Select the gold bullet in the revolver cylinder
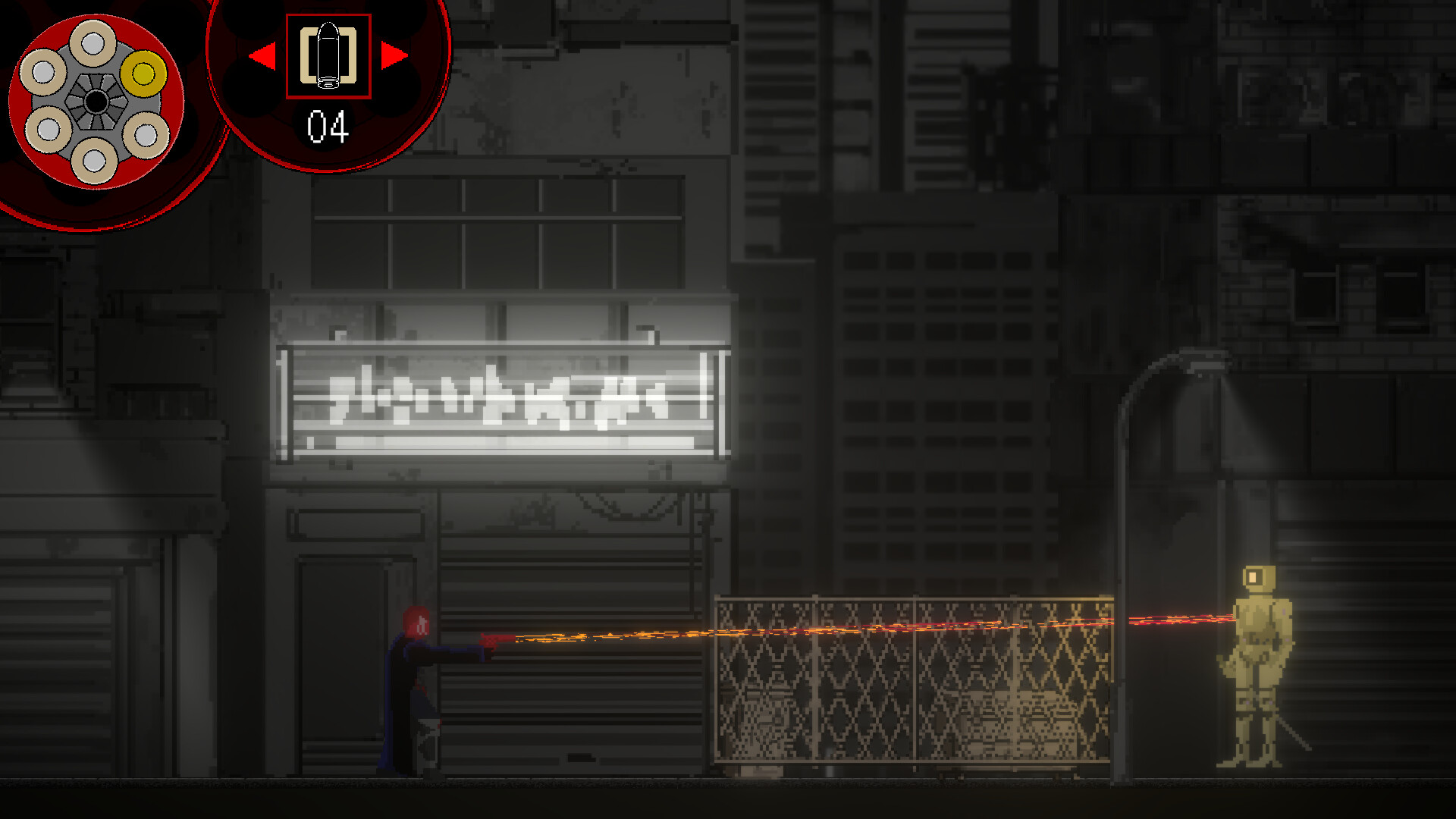 tap(143, 72)
